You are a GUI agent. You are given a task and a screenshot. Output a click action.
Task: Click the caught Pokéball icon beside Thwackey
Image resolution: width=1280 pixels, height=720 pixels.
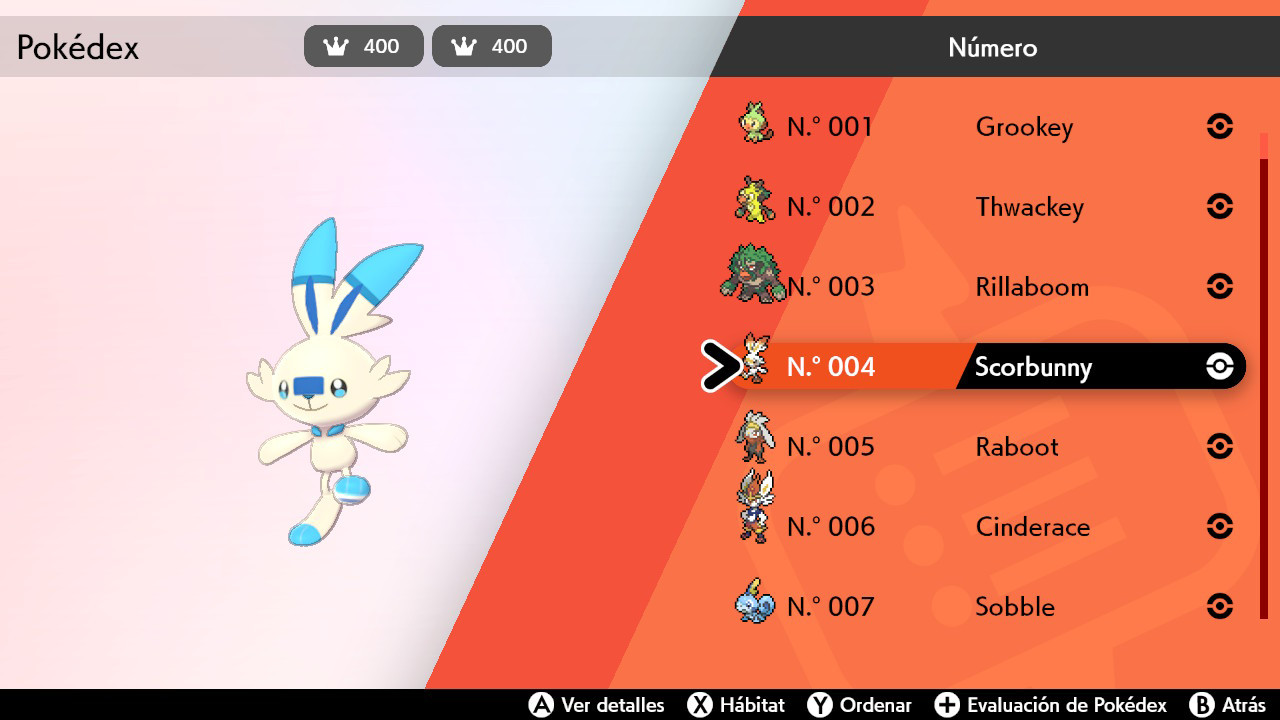pyautogui.click(x=1219, y=206)
